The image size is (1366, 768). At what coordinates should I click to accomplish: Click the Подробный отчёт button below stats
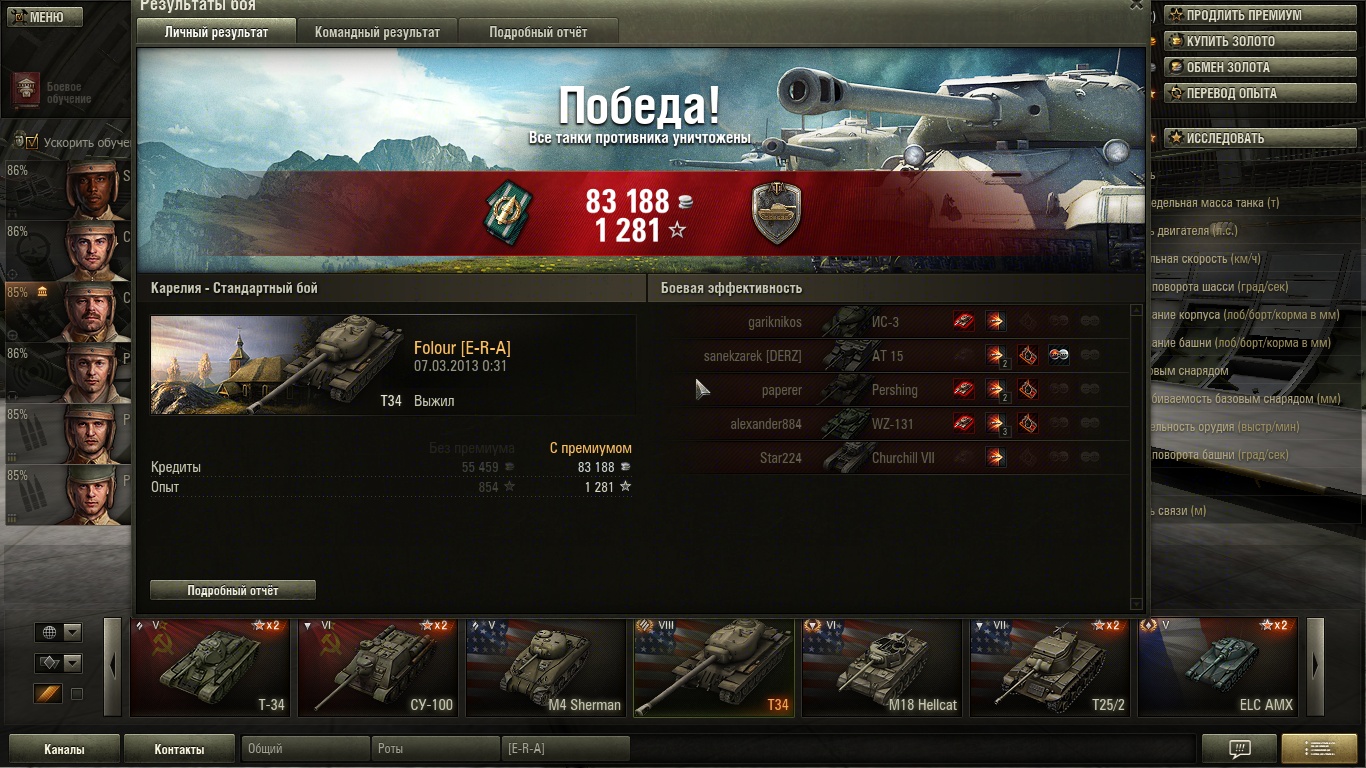tap(233, 590)
